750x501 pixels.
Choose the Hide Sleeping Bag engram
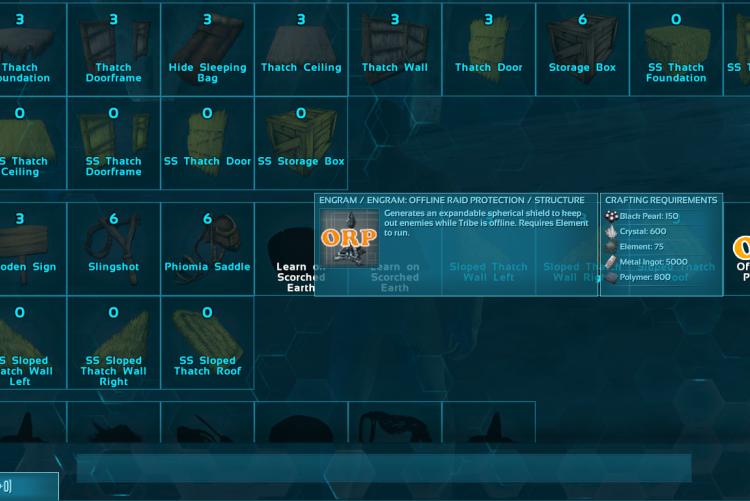[x=207, y=48]
